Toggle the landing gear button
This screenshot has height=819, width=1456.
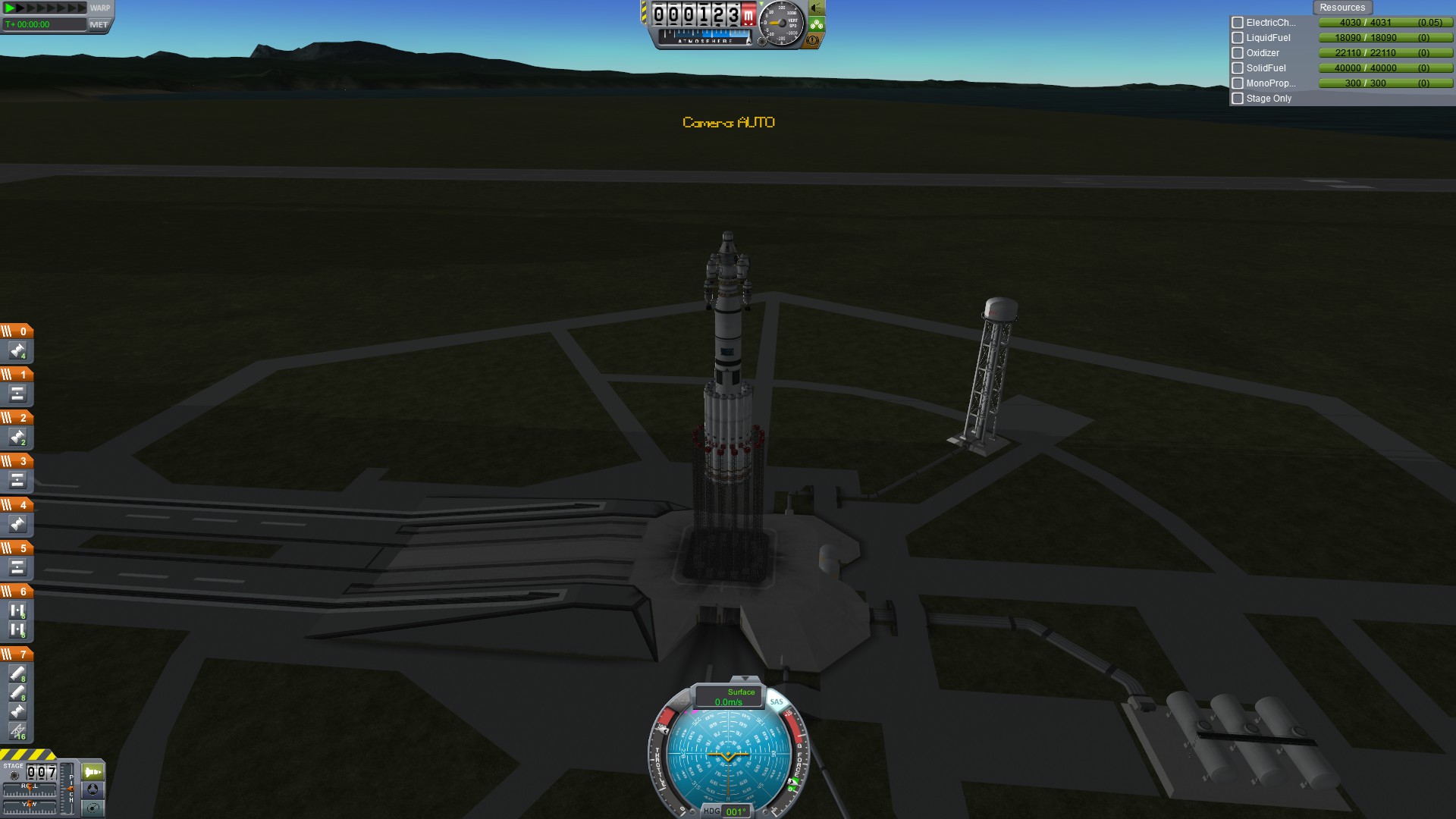coord(816,24)
